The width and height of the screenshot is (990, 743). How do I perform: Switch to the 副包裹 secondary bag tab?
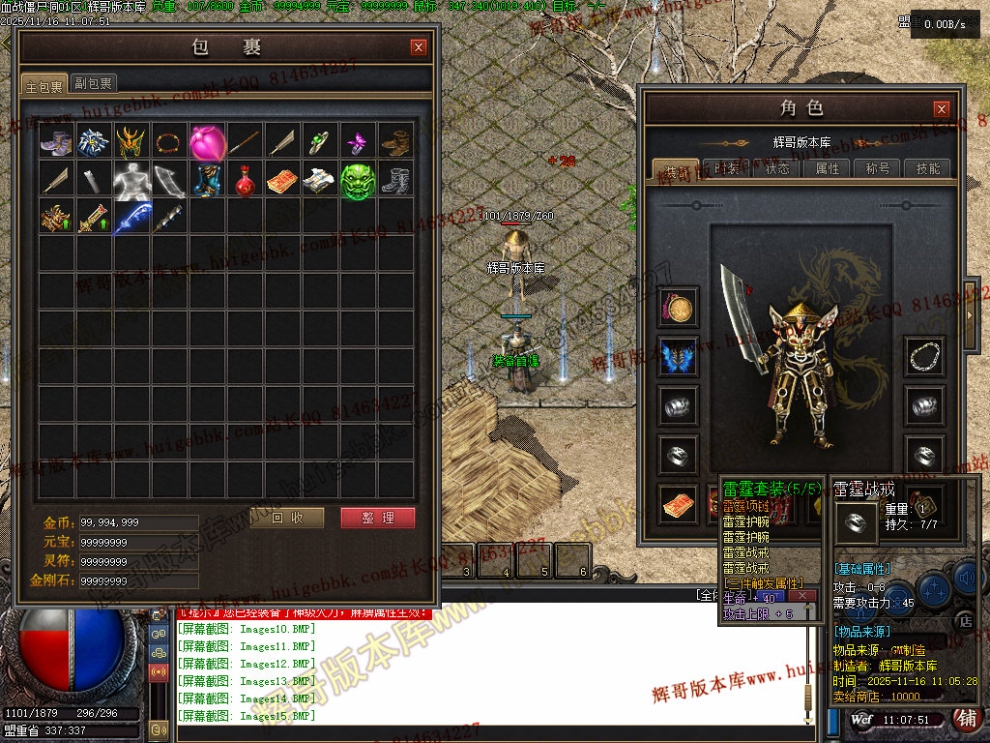tap(94, 84)
